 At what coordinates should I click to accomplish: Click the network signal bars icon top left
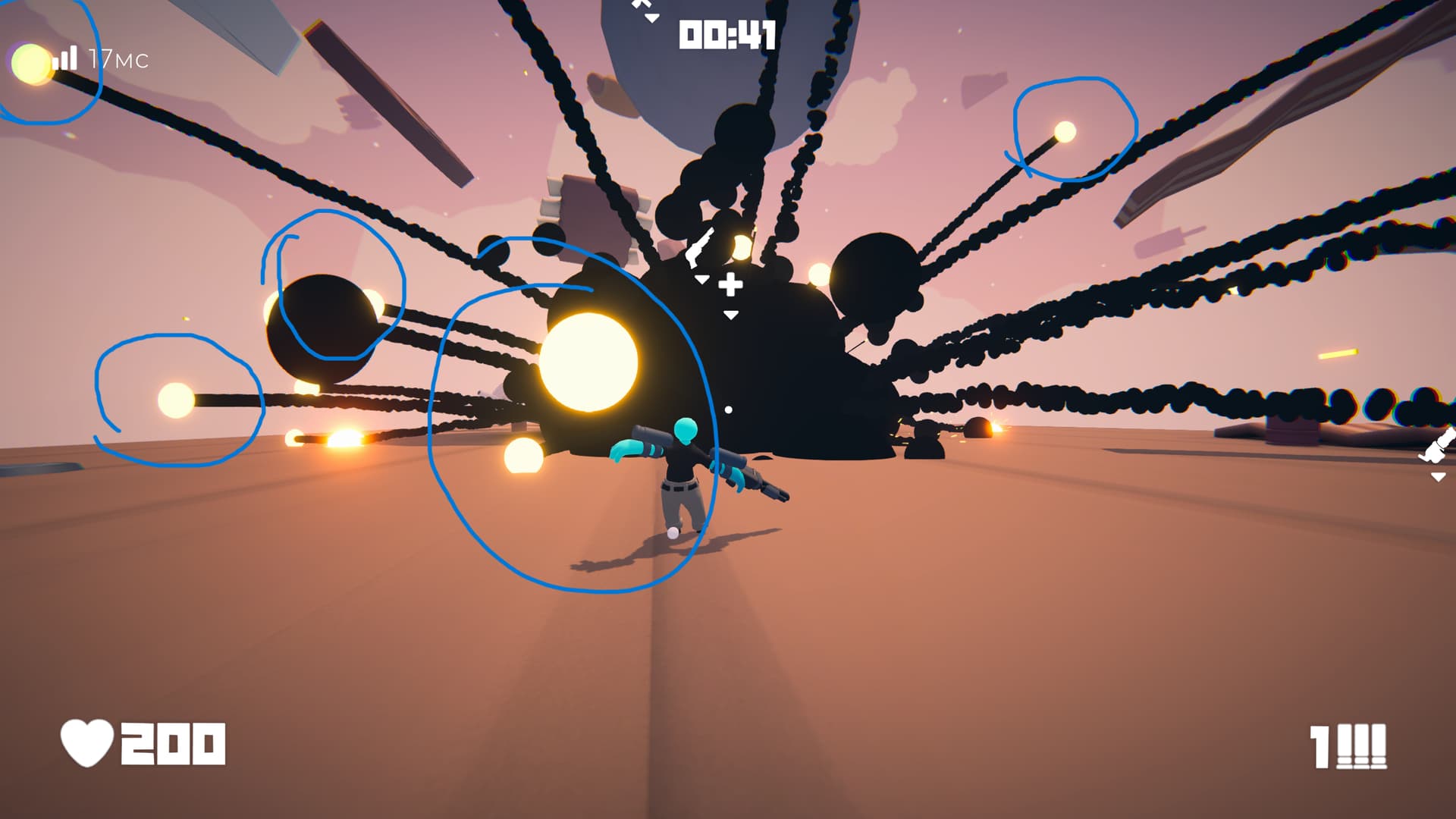click(64, 57)
